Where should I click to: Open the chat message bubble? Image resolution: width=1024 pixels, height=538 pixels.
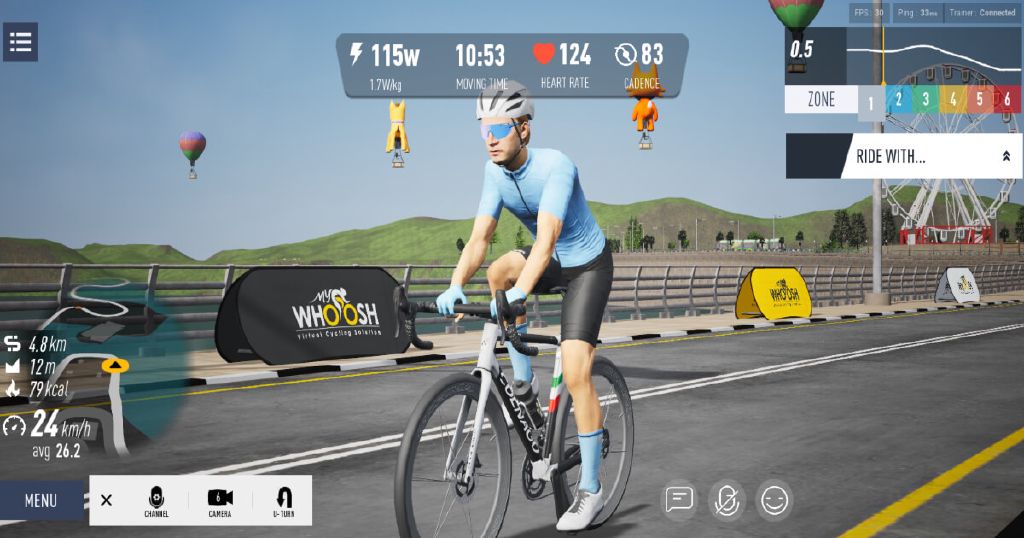pos(680,500)
